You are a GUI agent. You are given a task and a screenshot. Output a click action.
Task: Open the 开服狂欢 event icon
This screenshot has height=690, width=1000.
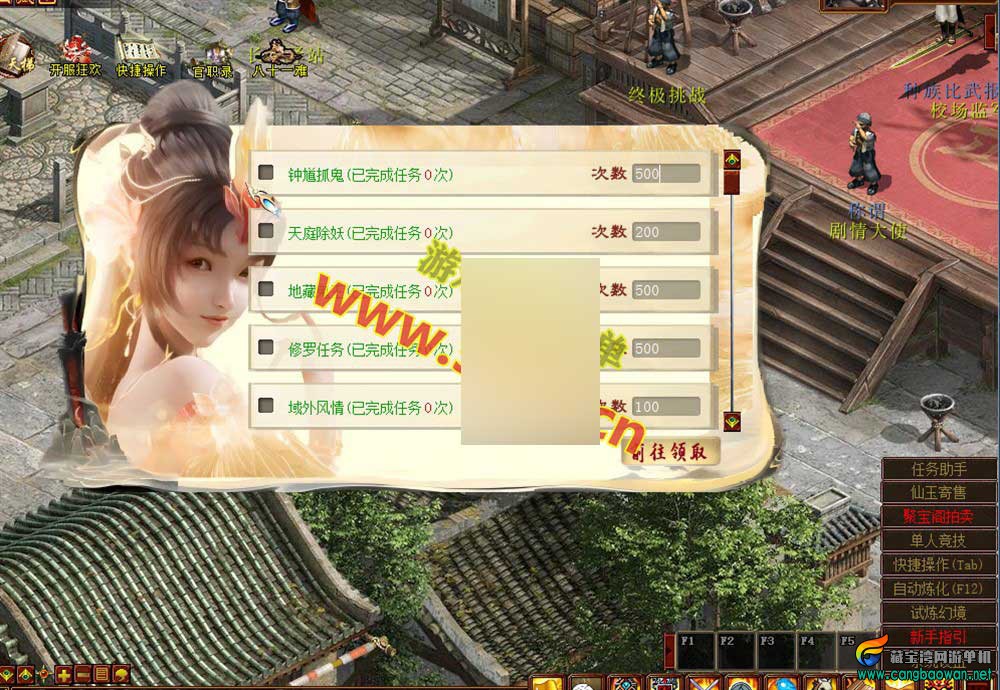76,56
